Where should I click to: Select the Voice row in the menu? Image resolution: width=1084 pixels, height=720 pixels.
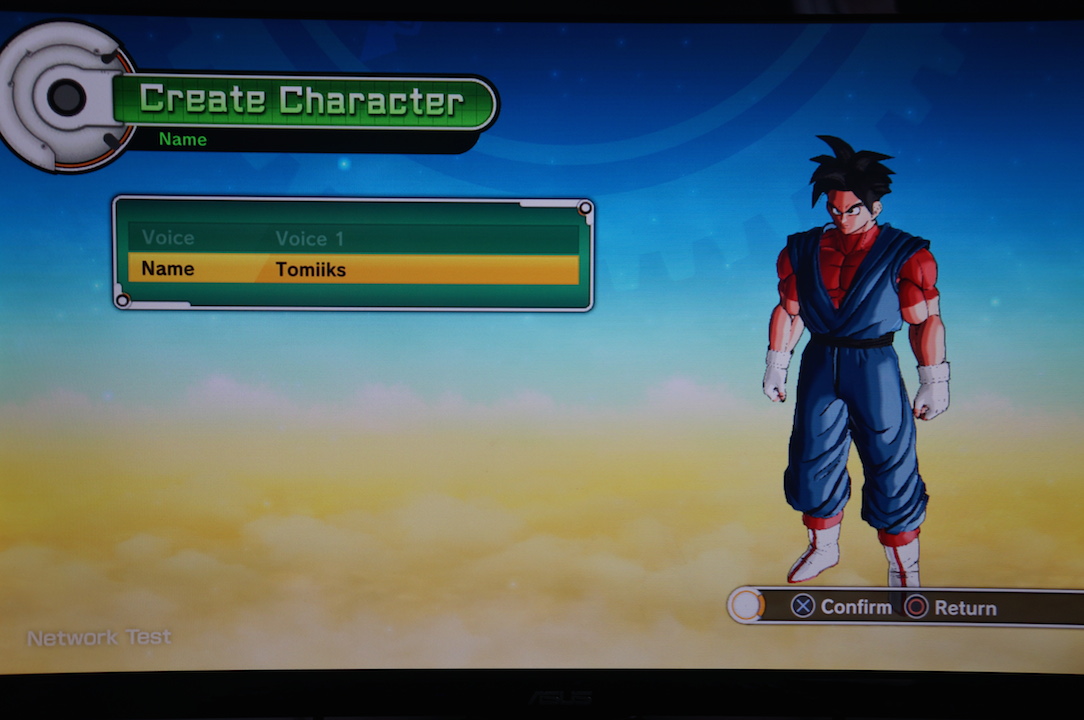[x=352, y=238]
